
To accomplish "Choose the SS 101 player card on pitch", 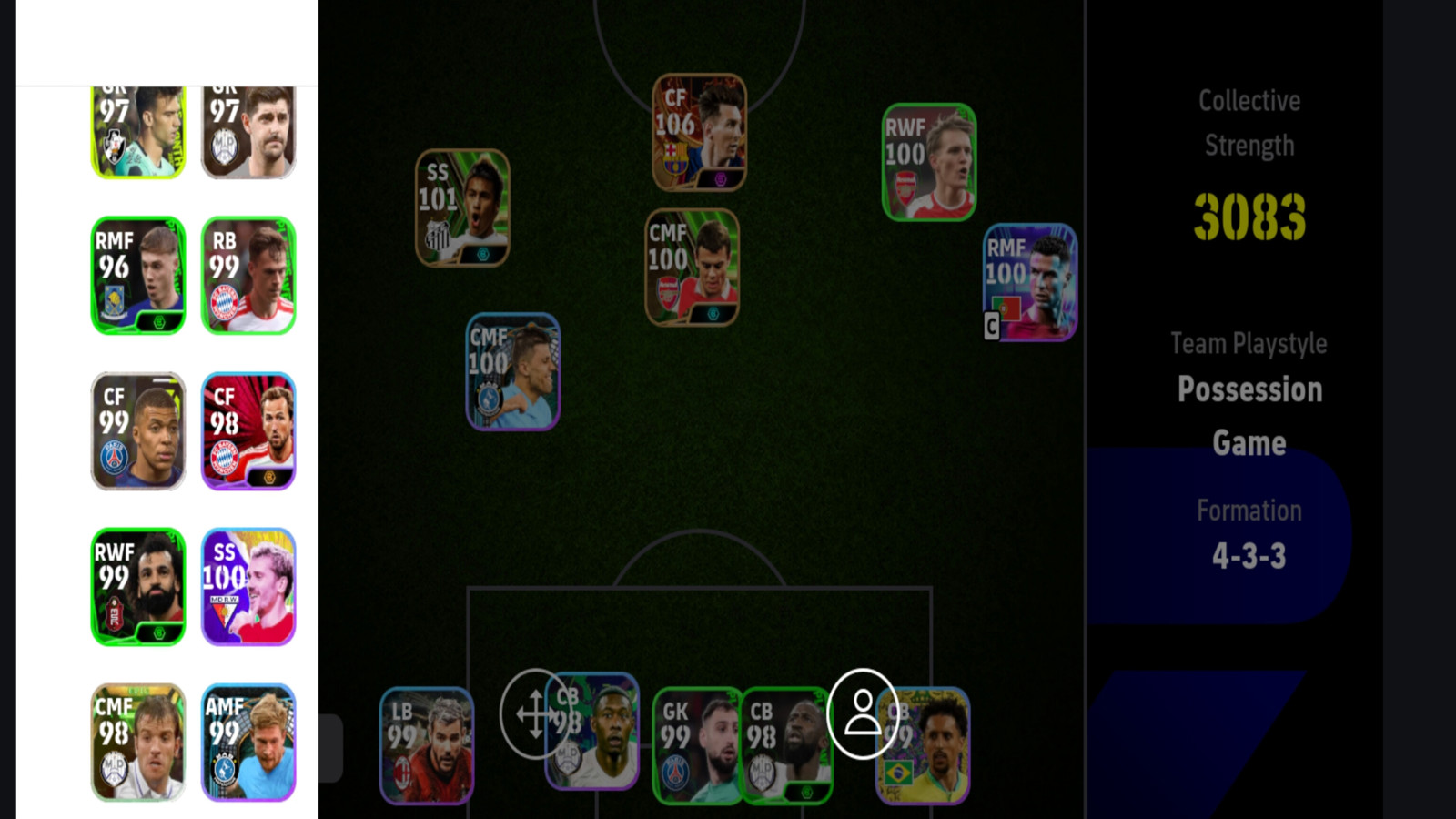I will click(x=462, y=208).
